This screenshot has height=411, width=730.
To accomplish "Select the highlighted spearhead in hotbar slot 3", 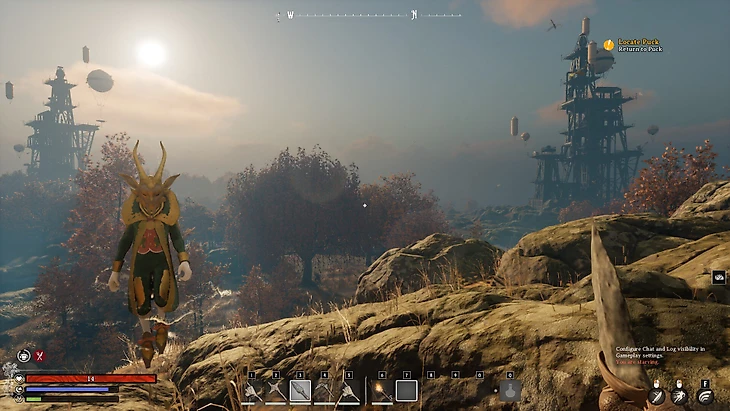I will pos(300,391).
